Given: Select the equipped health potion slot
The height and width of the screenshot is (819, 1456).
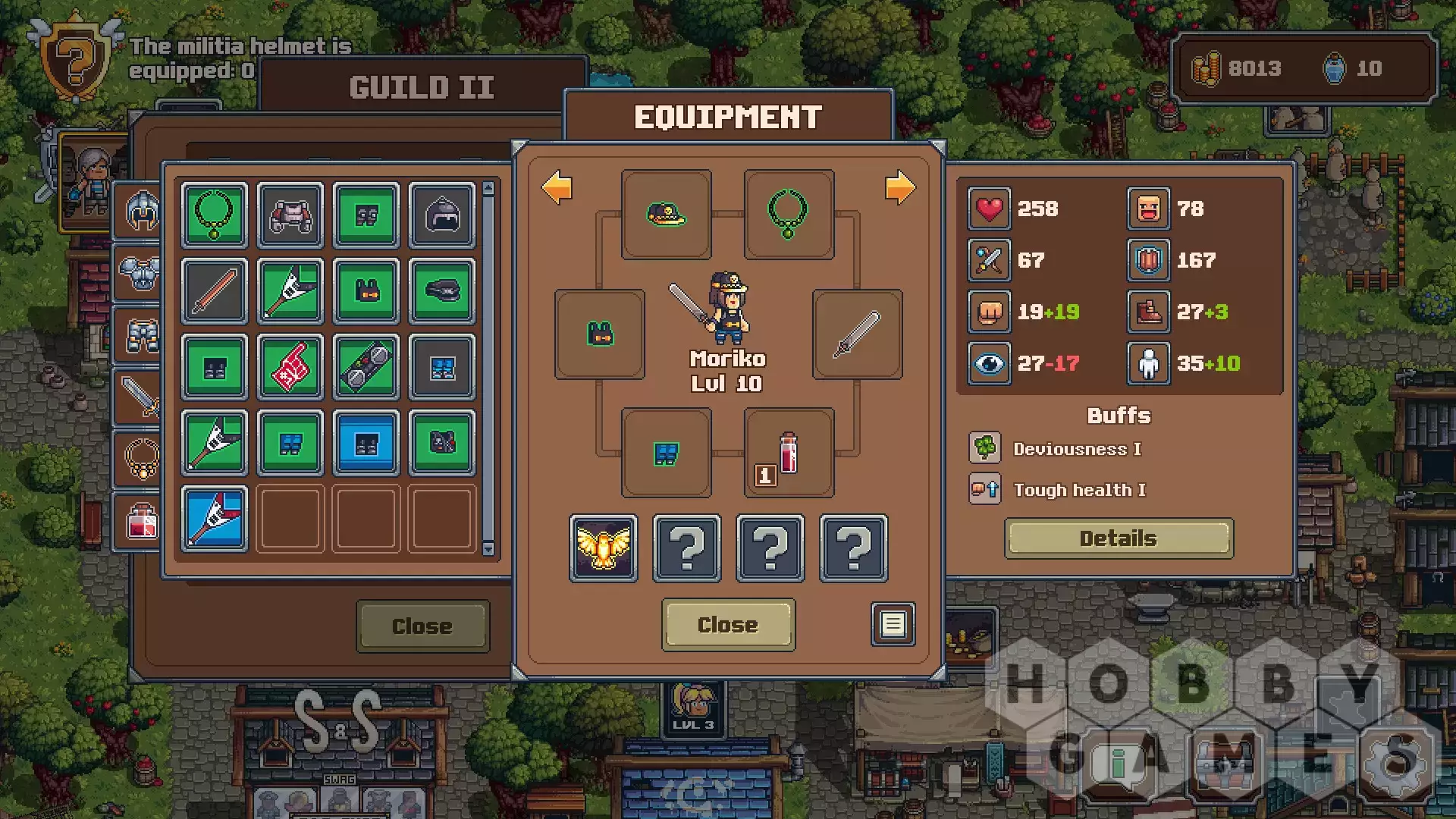Looking at the screenshot, I should click(789, 453).
